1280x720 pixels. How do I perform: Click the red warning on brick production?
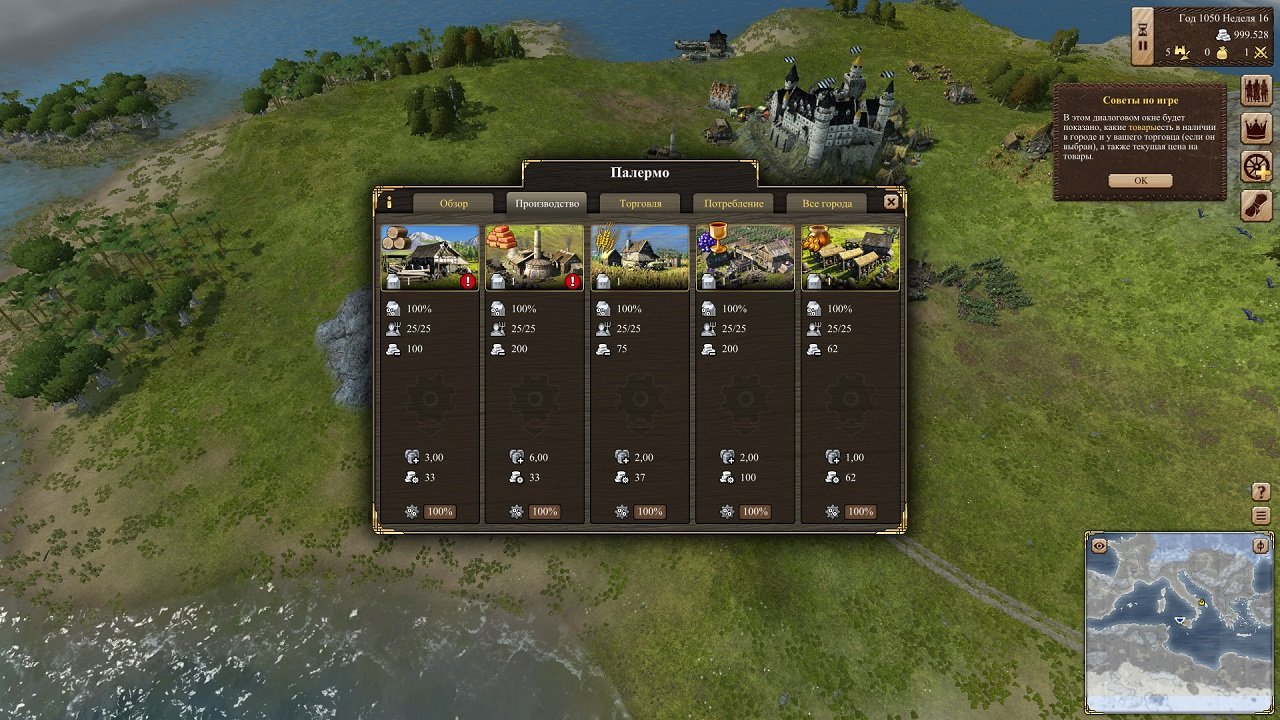[571, 282]
